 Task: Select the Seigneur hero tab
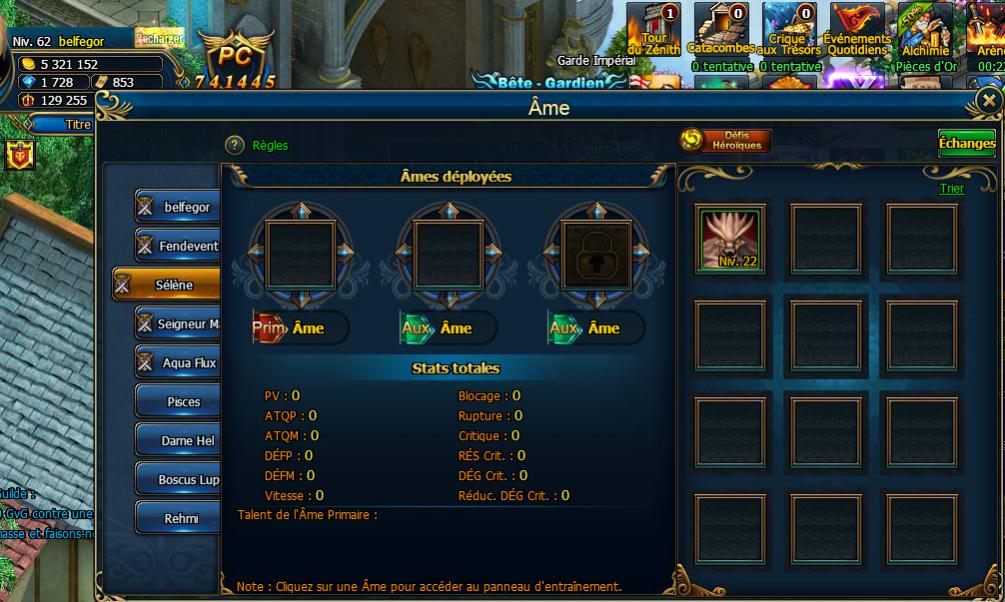(177, 324)
